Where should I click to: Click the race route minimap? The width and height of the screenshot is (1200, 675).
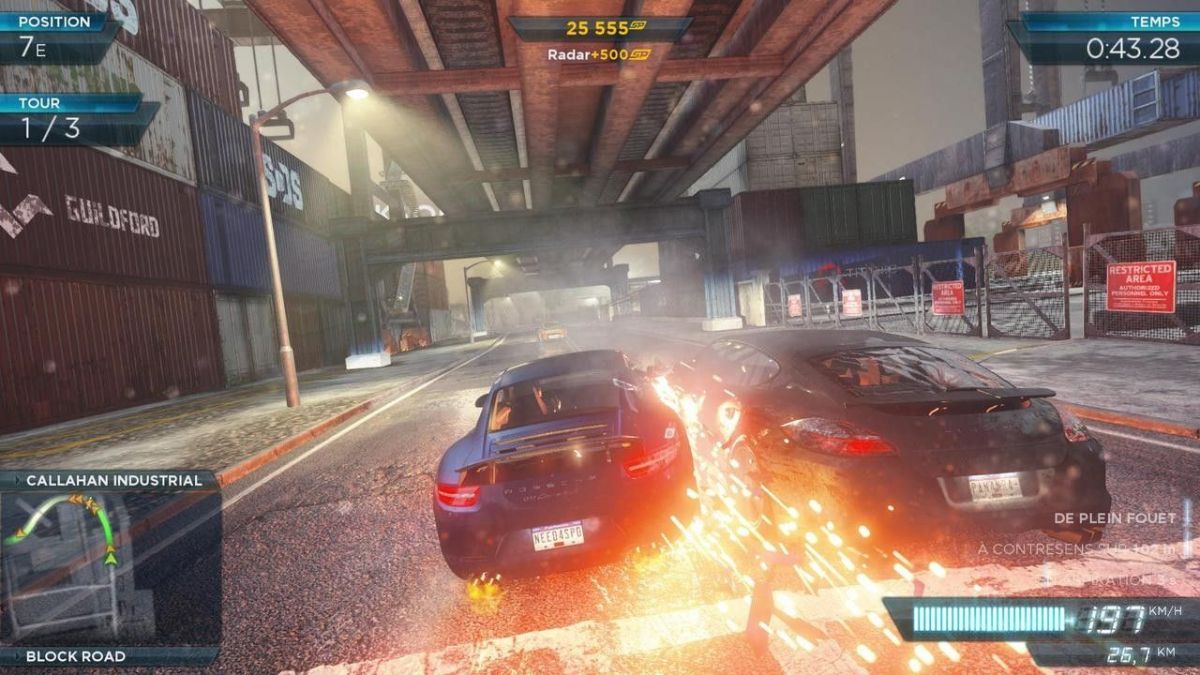(x=108, y=567)
